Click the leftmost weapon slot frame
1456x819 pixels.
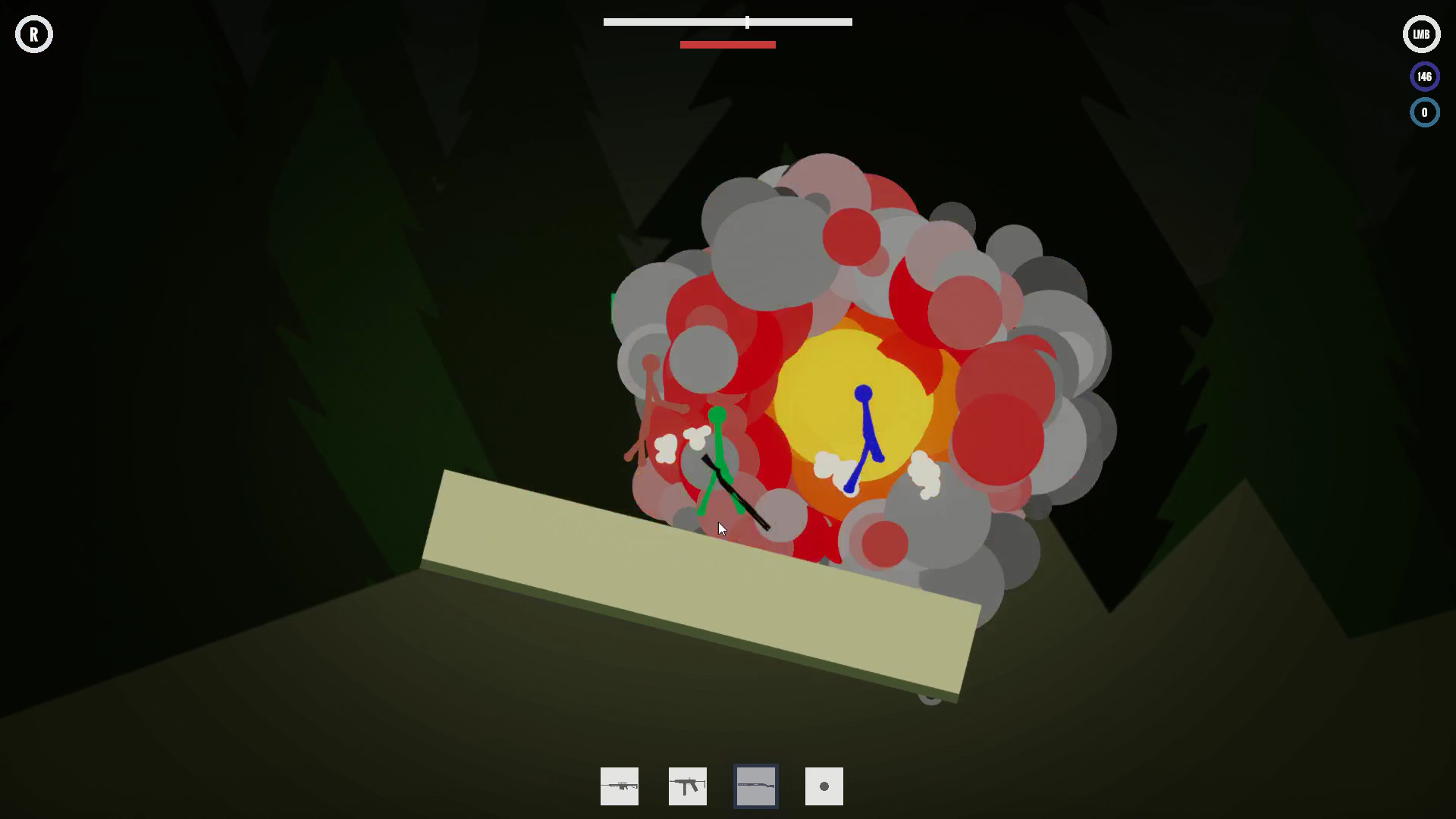619,786
